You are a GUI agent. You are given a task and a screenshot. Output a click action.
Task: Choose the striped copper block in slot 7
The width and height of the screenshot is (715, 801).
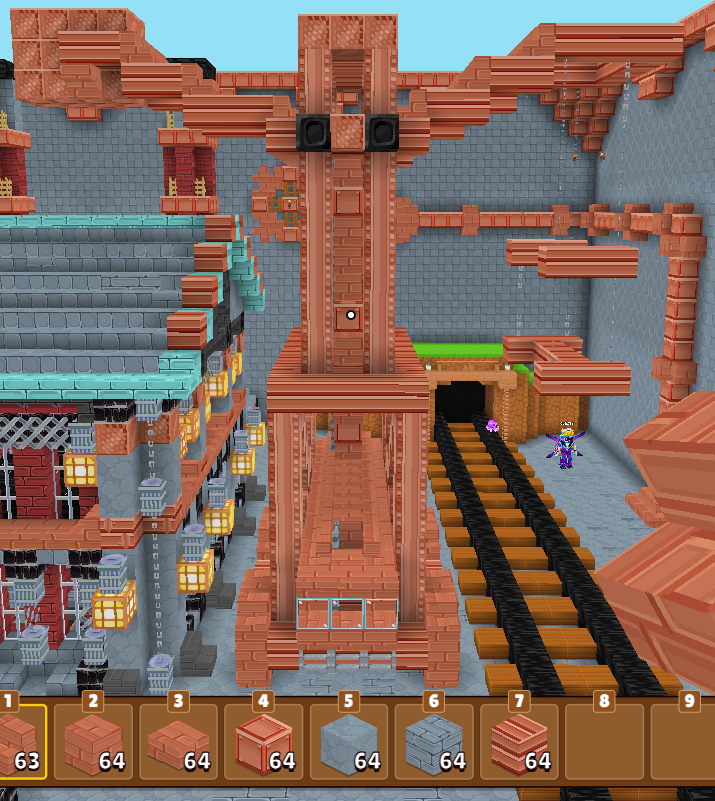tap(518, 742)
